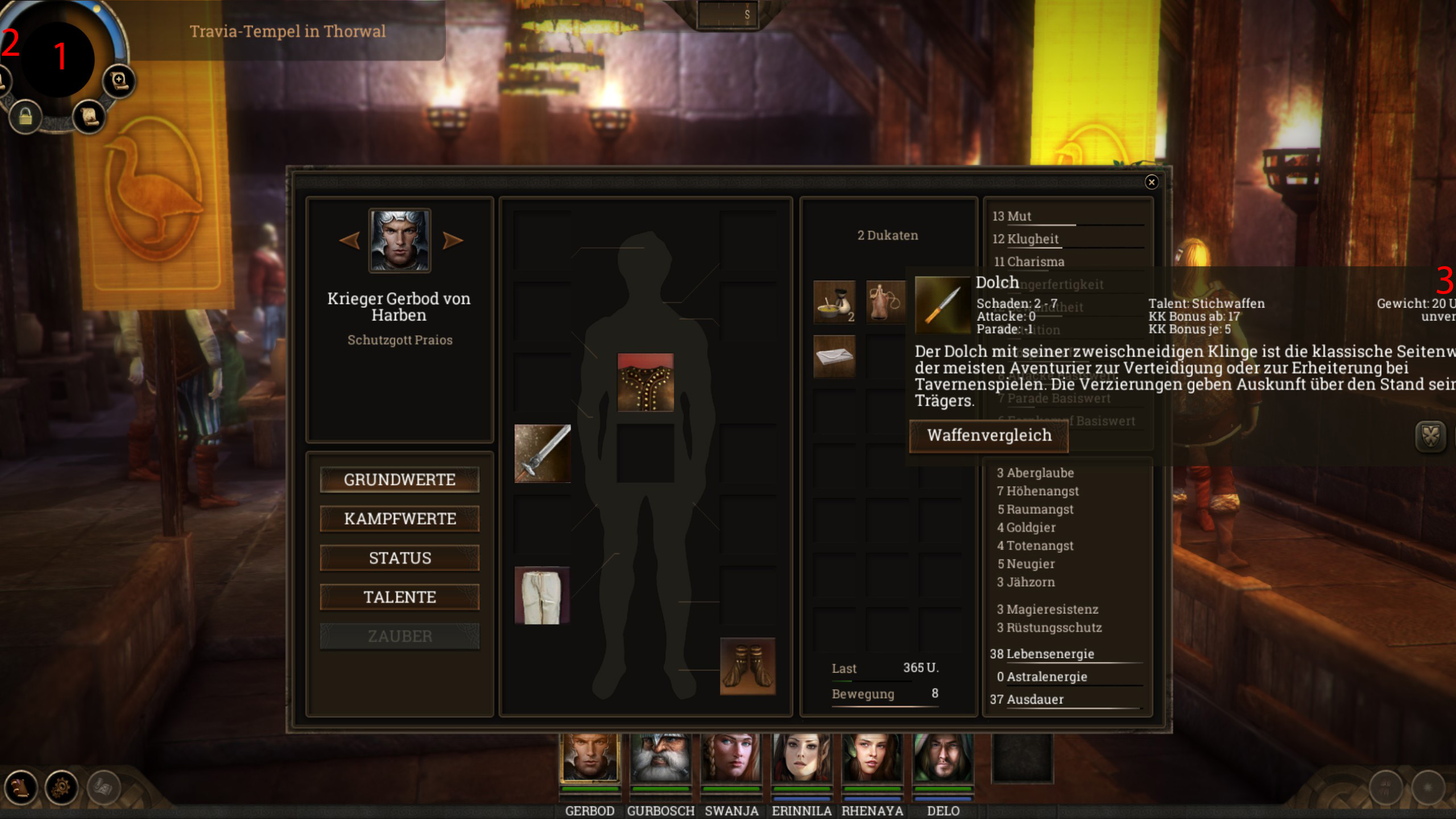Toggle the padlock icon below the minimap

point(25,117)
